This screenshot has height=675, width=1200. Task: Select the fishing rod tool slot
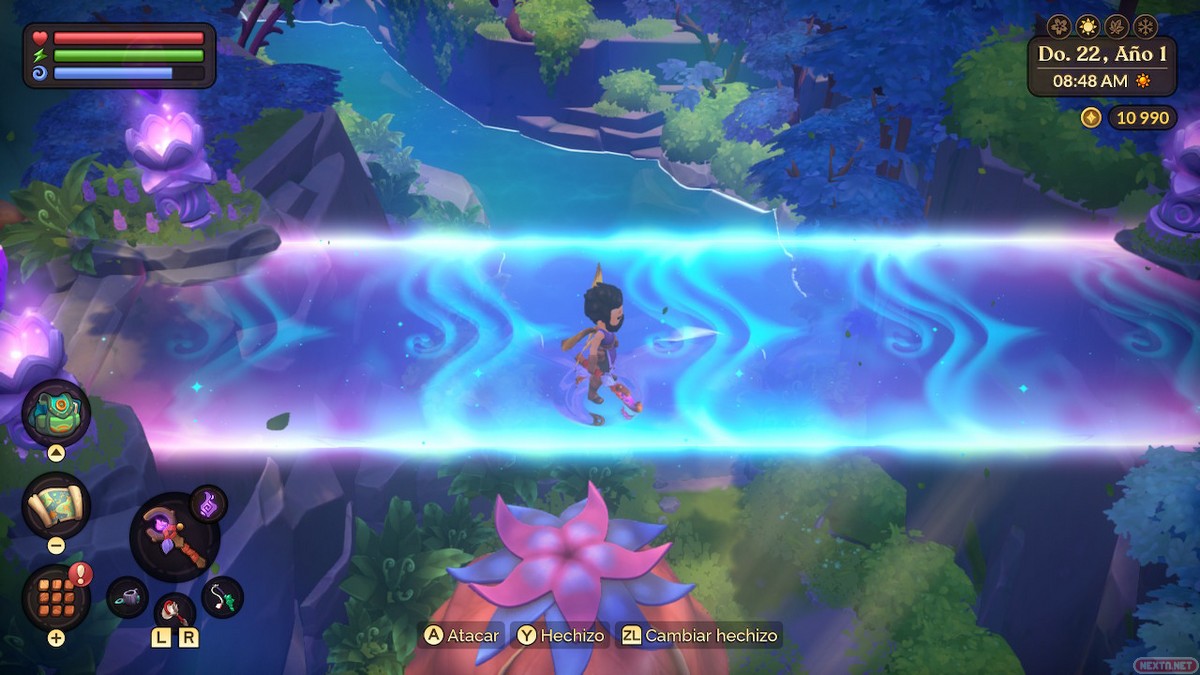[x=222, y=597]
